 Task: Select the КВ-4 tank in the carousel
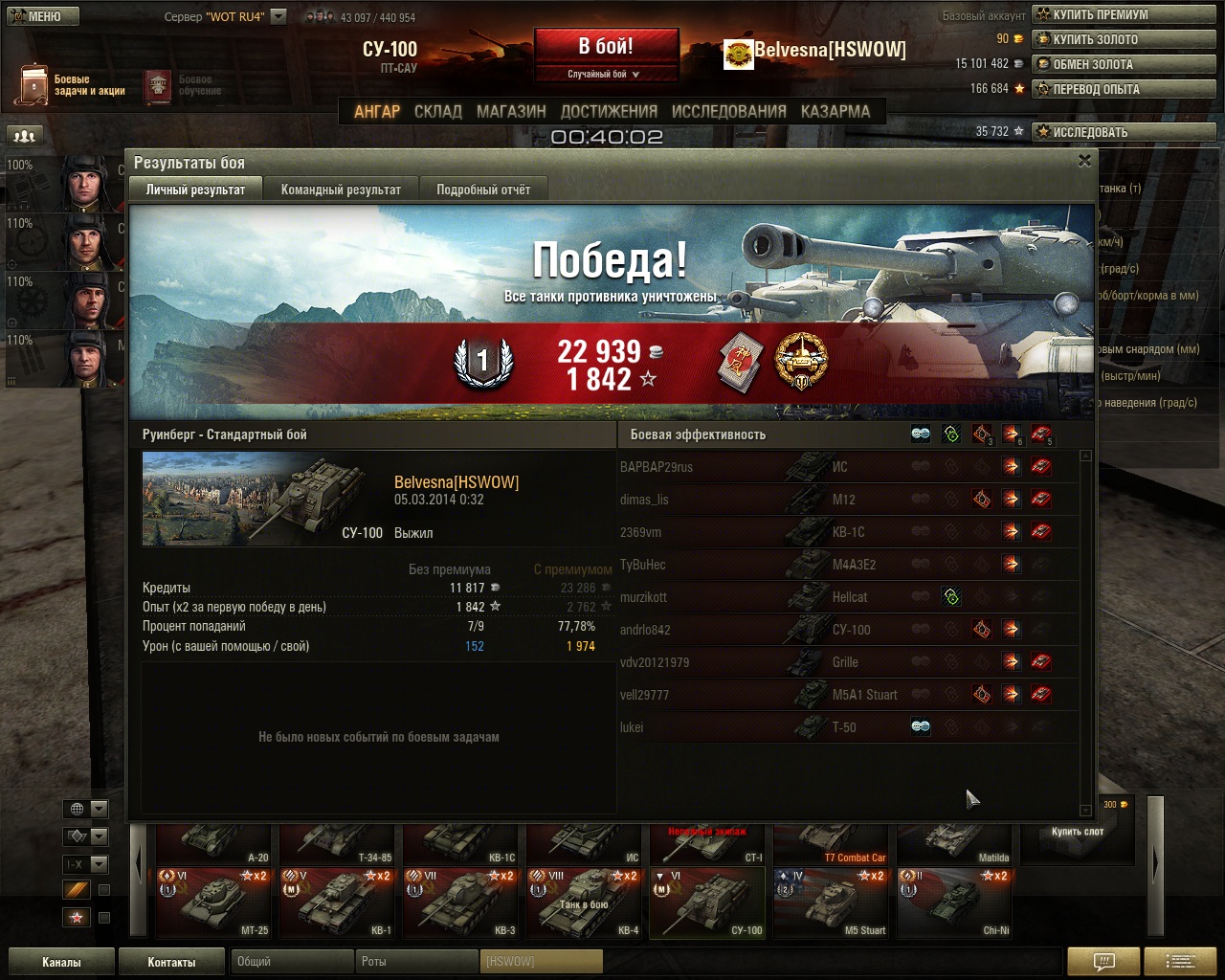coord(585,902)
